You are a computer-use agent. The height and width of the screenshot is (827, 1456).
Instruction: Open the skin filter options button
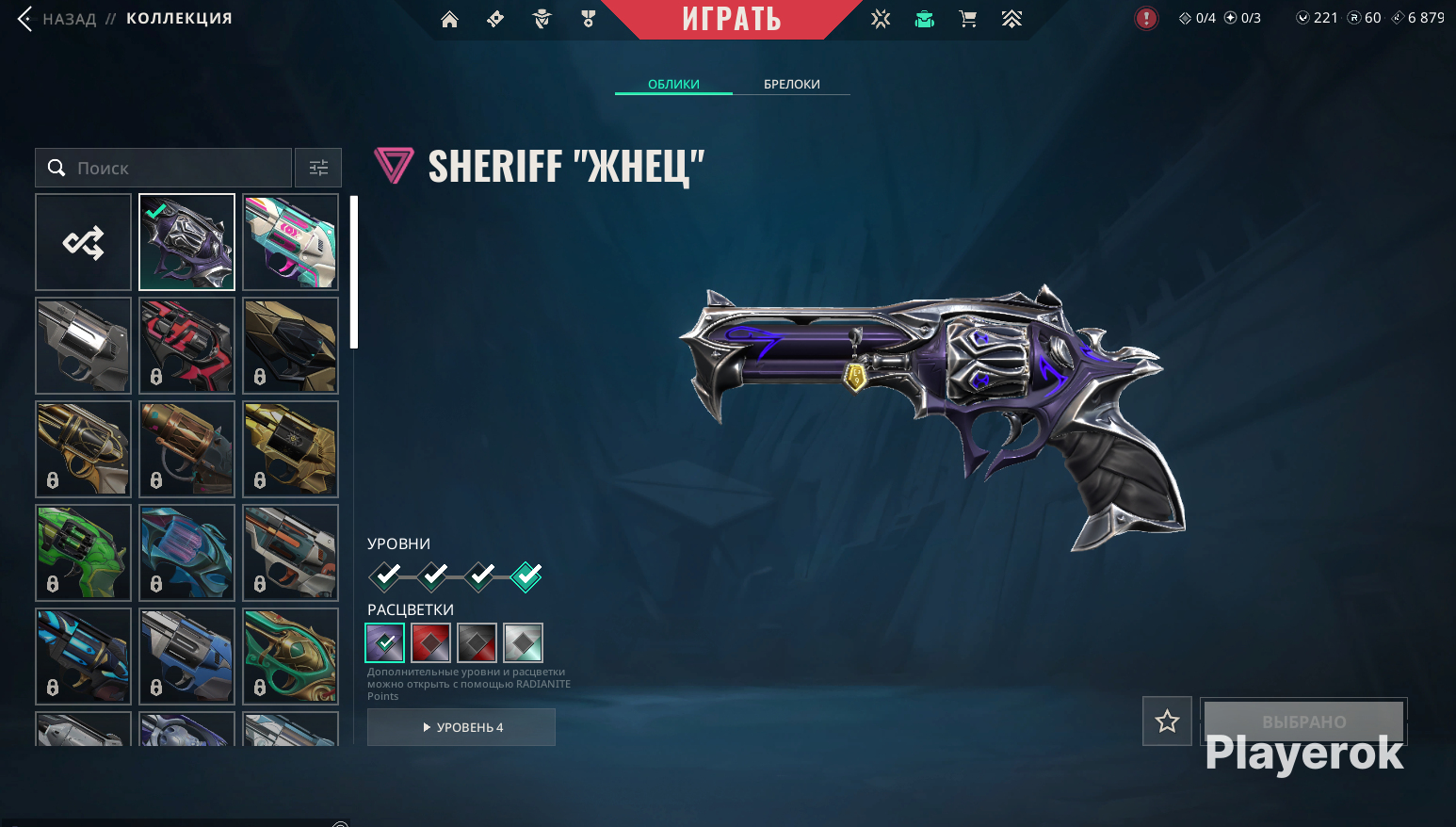click(x=318, y=168)
